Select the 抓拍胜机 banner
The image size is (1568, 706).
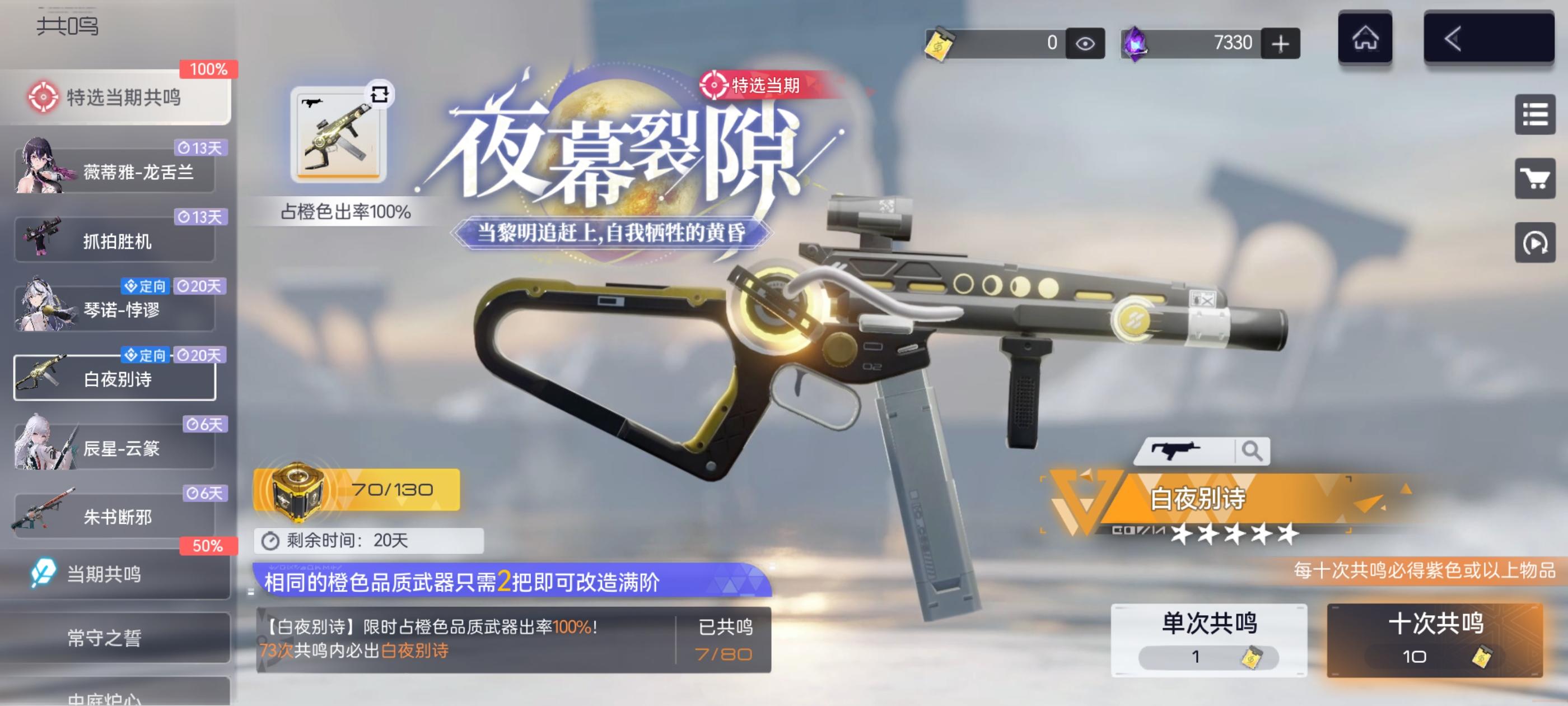click(116, 242)
